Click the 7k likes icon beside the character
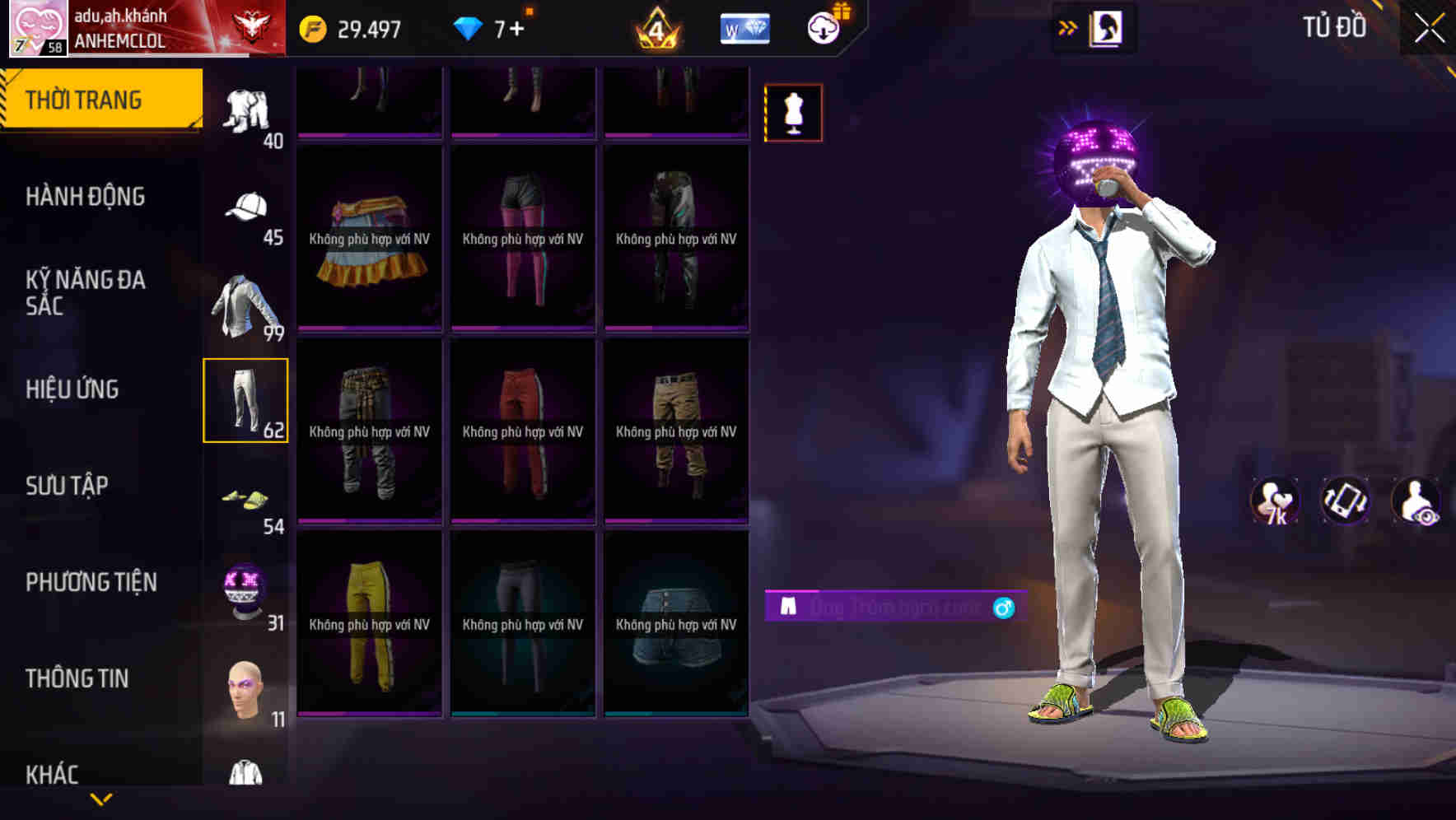Viewport: 1456px width, 820px height. pos(1273,501)
